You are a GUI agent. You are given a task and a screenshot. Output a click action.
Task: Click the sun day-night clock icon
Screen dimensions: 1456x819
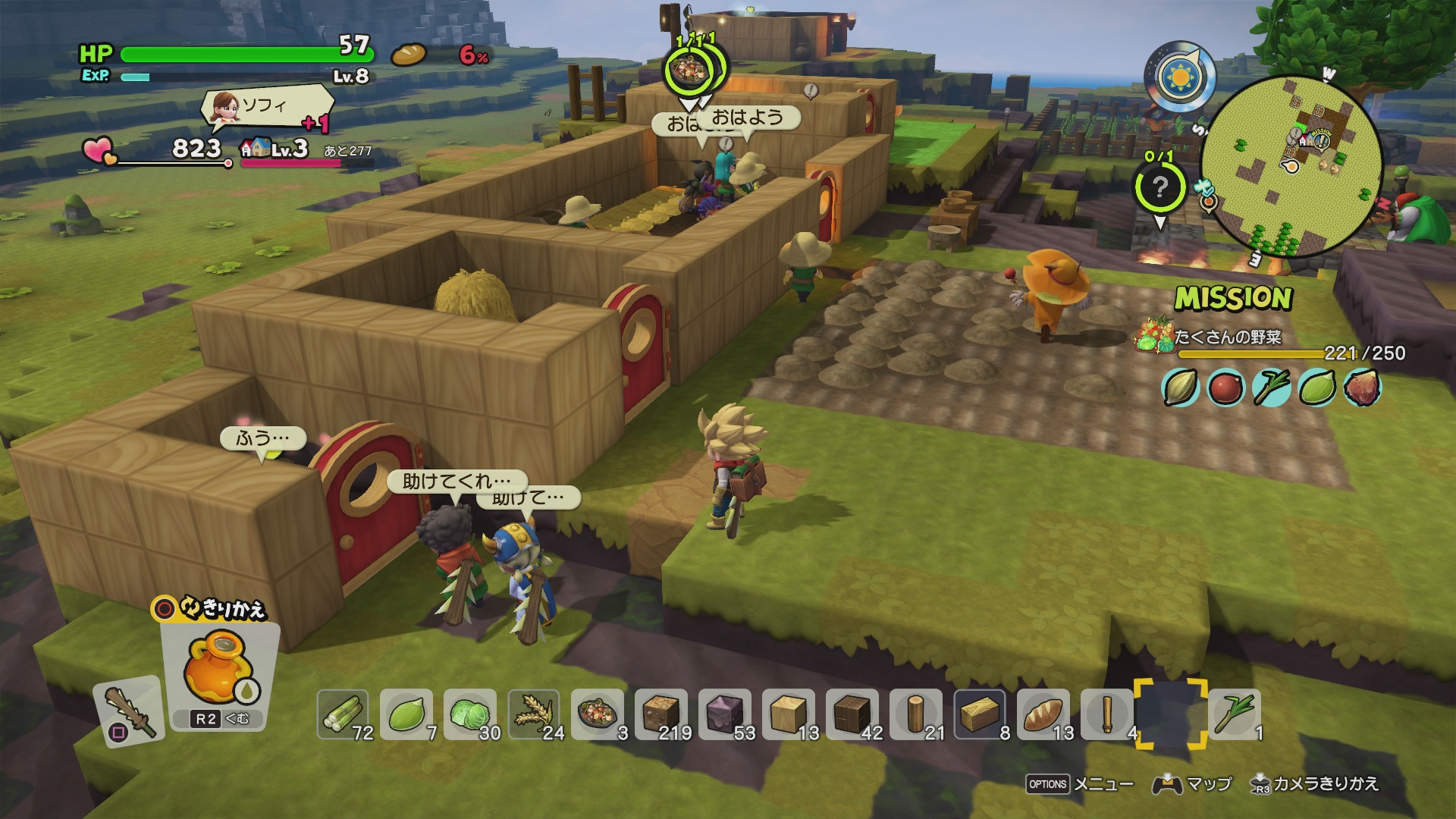[1179, 77]
